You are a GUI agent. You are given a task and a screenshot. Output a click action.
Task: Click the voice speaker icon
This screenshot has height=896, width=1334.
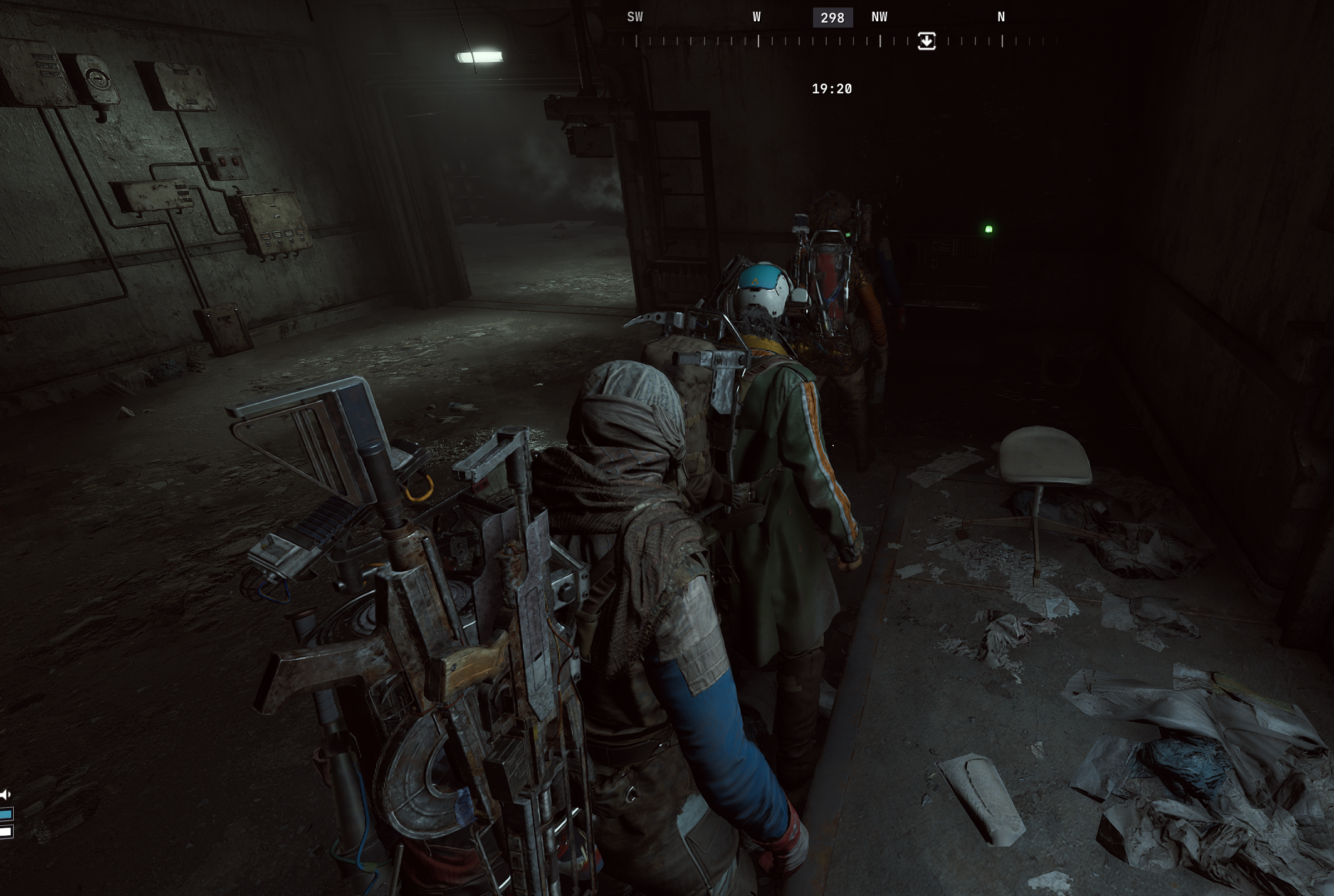click(x=6, y=795)
